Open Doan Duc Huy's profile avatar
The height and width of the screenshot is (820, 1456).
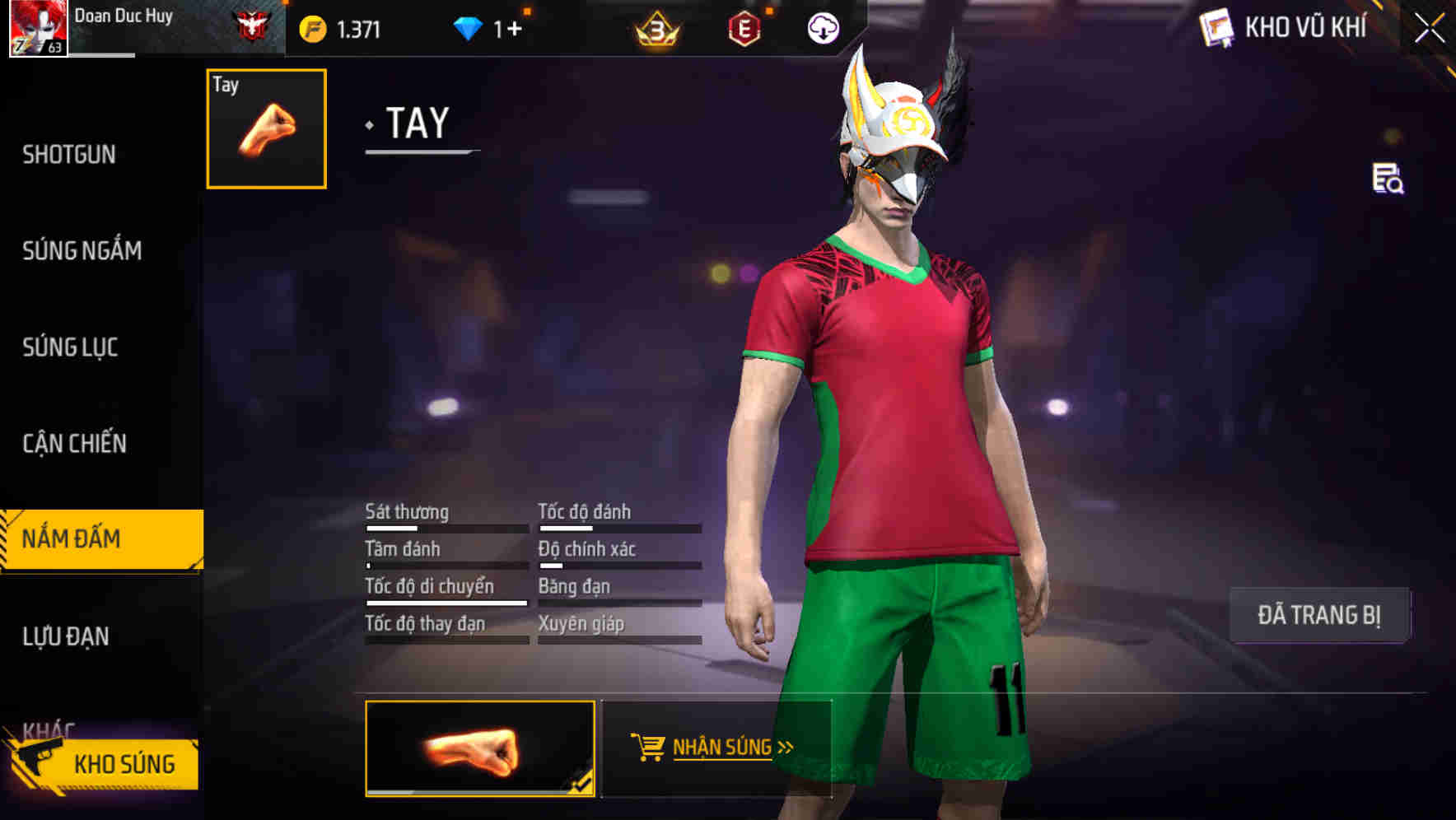click(39, 27)
